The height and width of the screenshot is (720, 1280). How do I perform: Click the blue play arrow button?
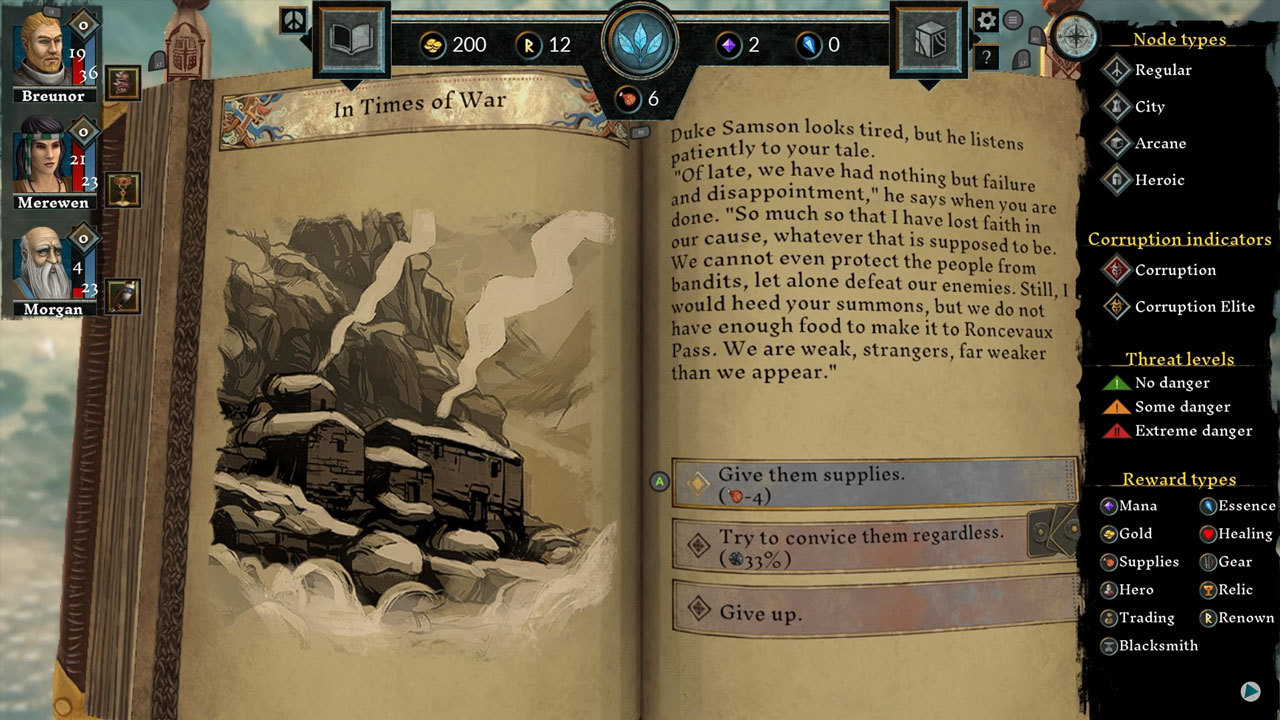[1250, 691]
